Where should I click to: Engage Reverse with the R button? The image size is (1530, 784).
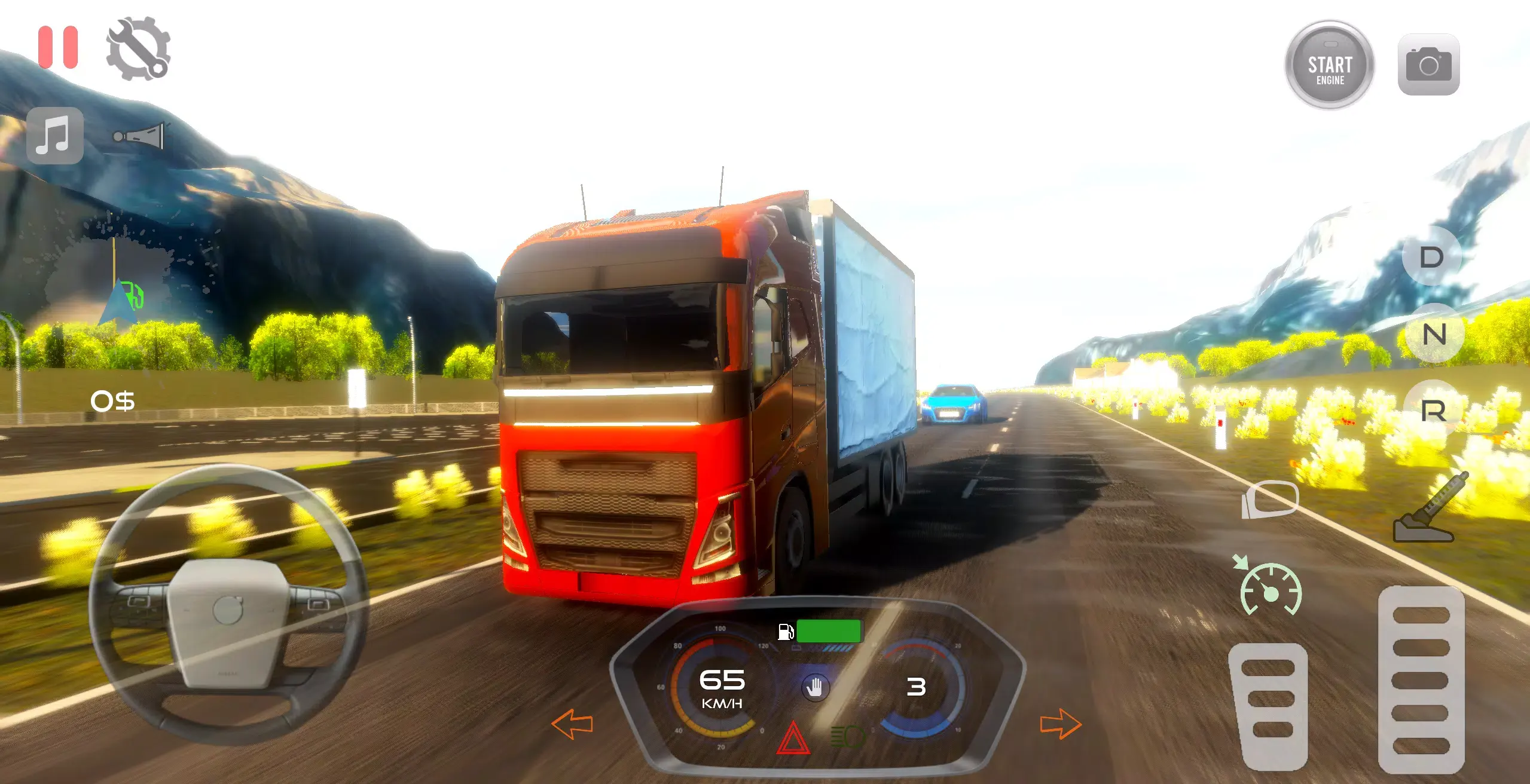click(x=1433, y=411)
